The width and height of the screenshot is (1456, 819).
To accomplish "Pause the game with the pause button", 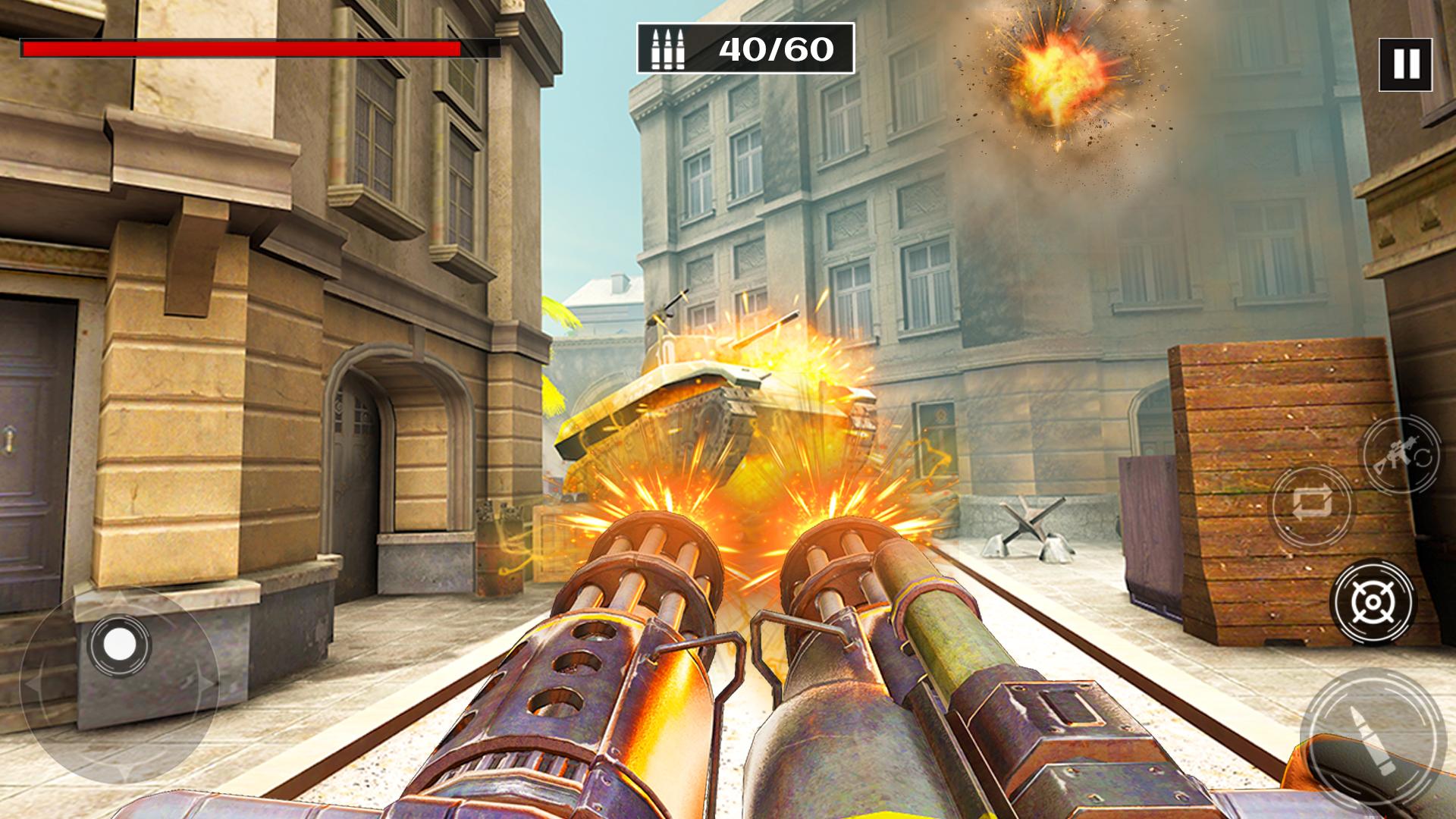I will [1405, 64].
